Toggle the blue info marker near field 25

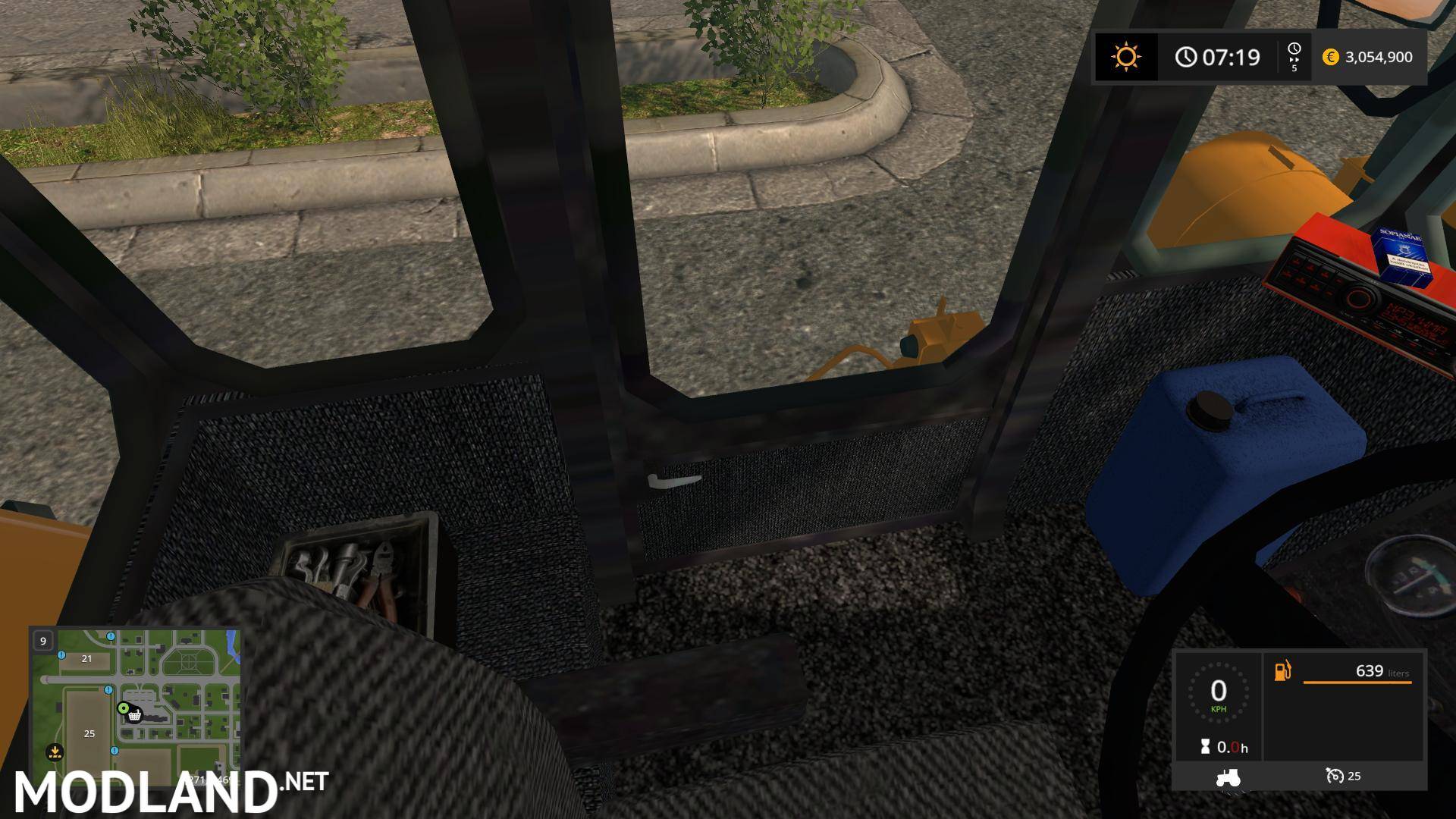(115, 750)
